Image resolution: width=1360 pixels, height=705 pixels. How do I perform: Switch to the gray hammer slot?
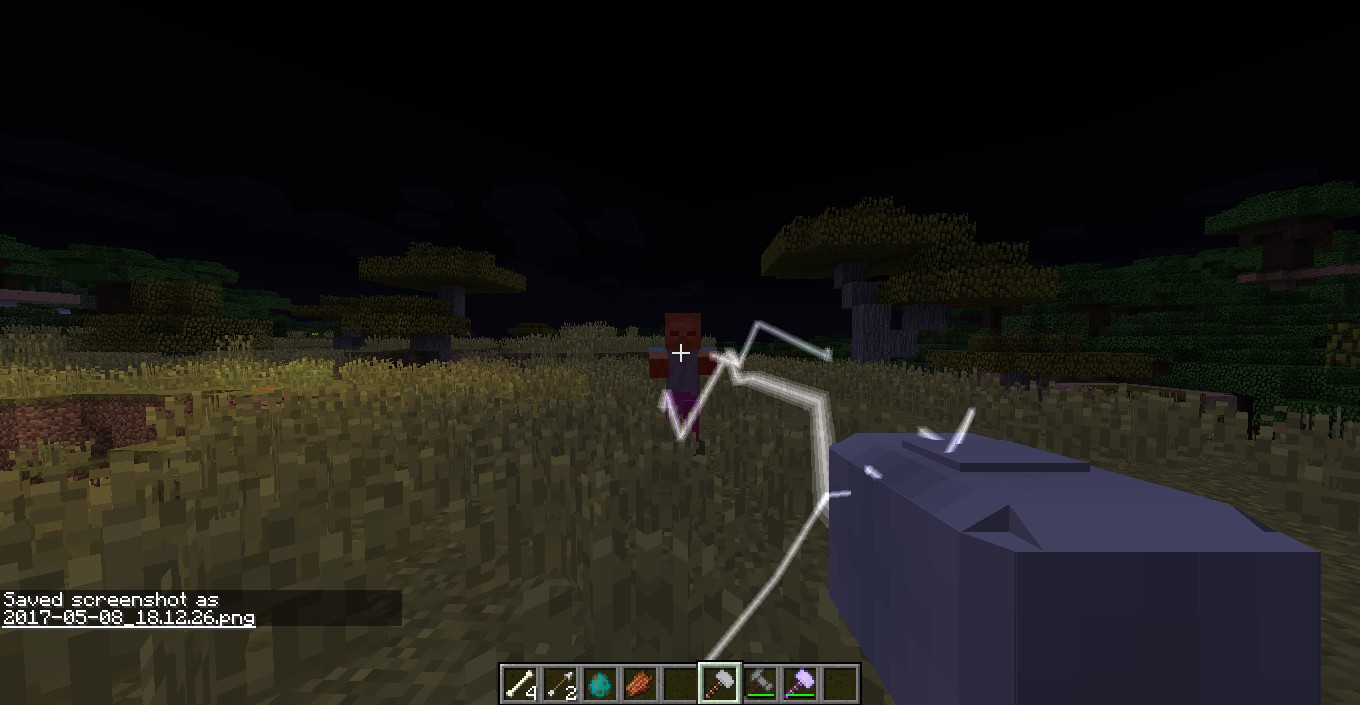[760, 684]
